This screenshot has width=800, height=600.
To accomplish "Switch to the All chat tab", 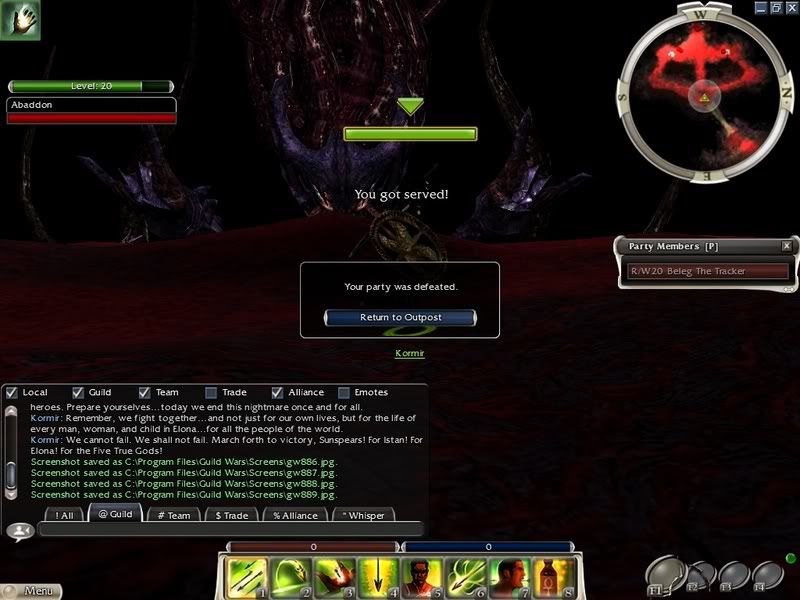I will 65,515.
